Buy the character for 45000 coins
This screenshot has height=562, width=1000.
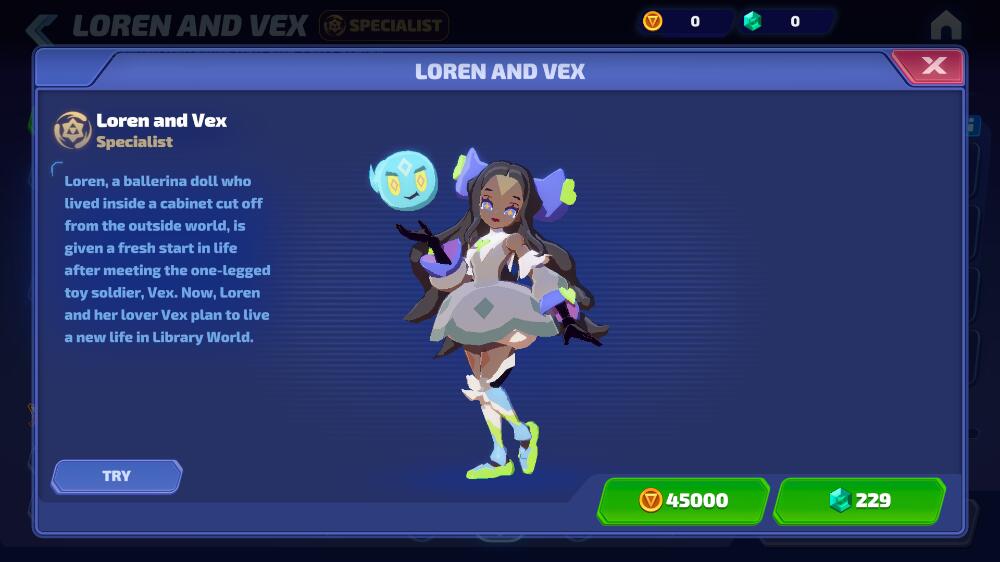click(684, 500)
